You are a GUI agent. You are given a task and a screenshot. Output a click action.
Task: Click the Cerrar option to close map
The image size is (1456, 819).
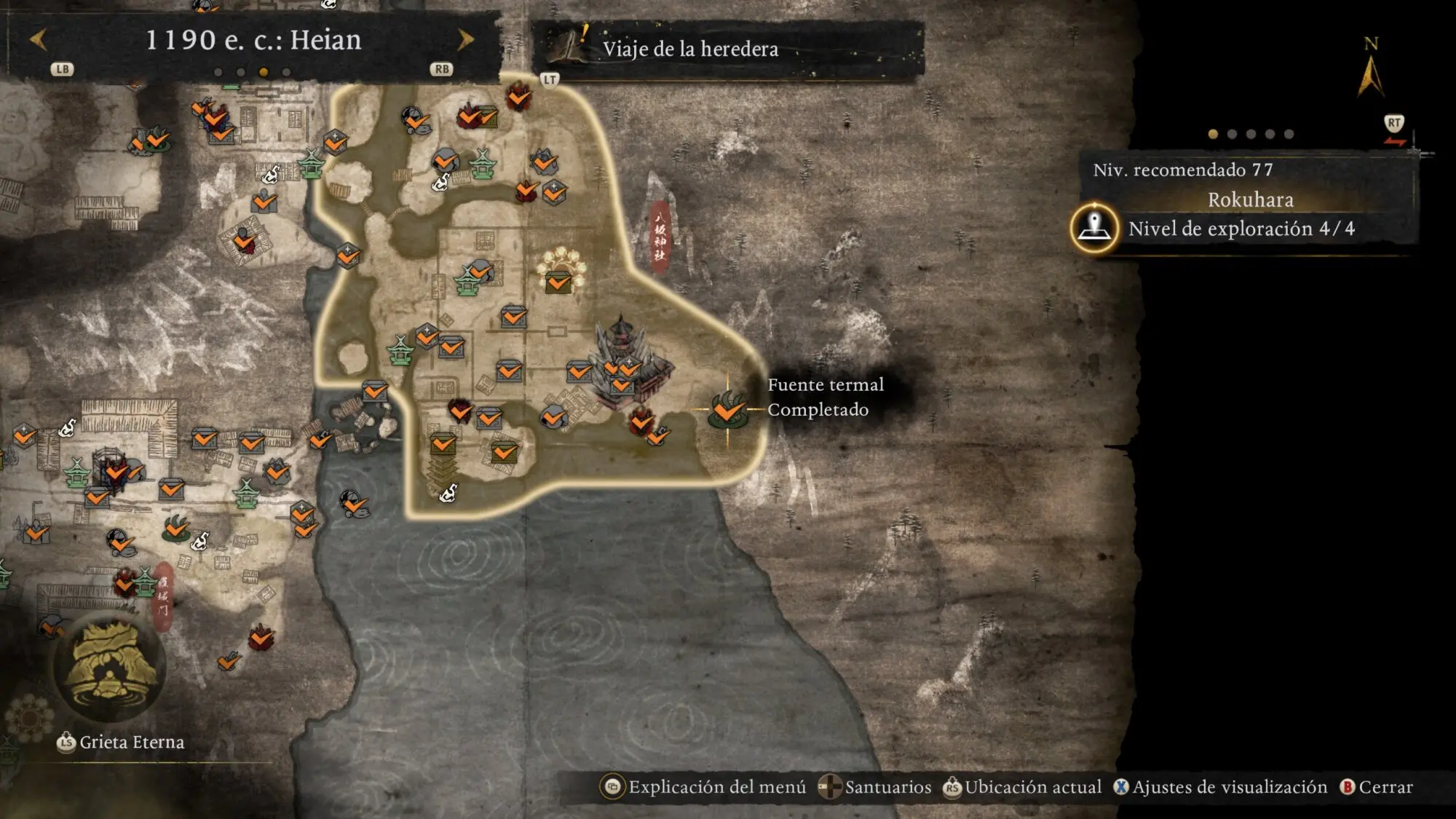tap(1377, 787)
